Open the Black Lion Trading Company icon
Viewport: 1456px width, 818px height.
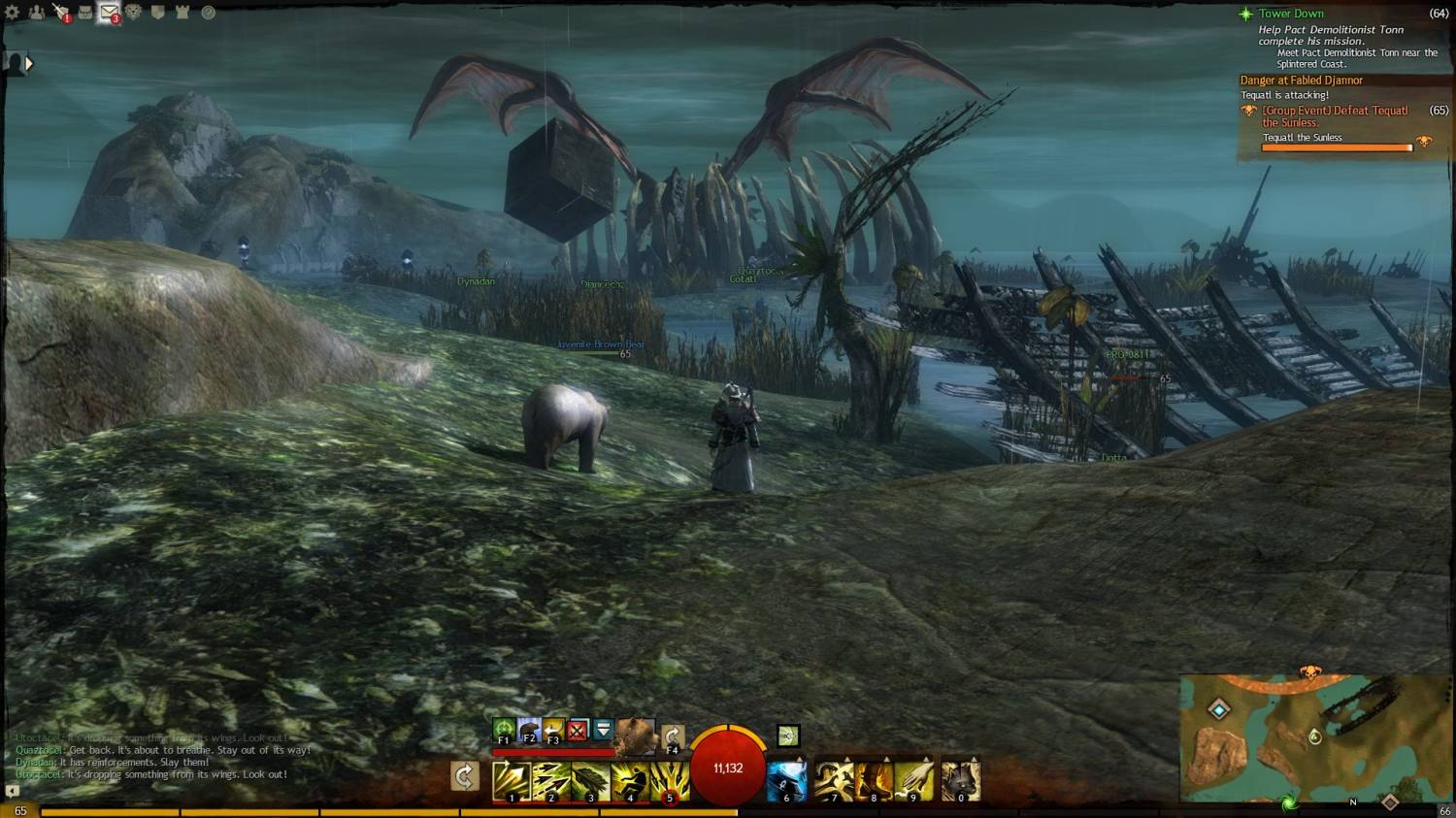[134, 13]
